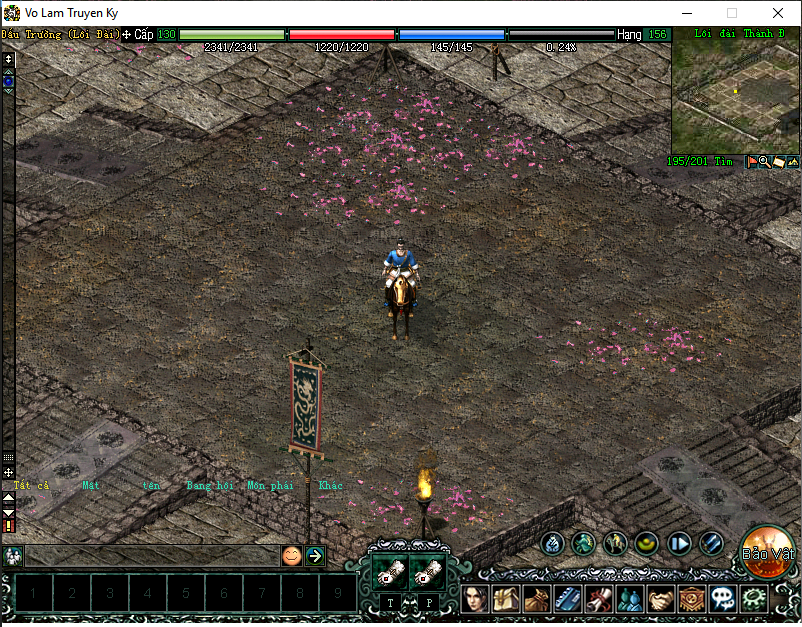Viewport: 802px width, 627px height.
Task: Open the gear-shaped system settings icon
Action: [x=754, y=599]
